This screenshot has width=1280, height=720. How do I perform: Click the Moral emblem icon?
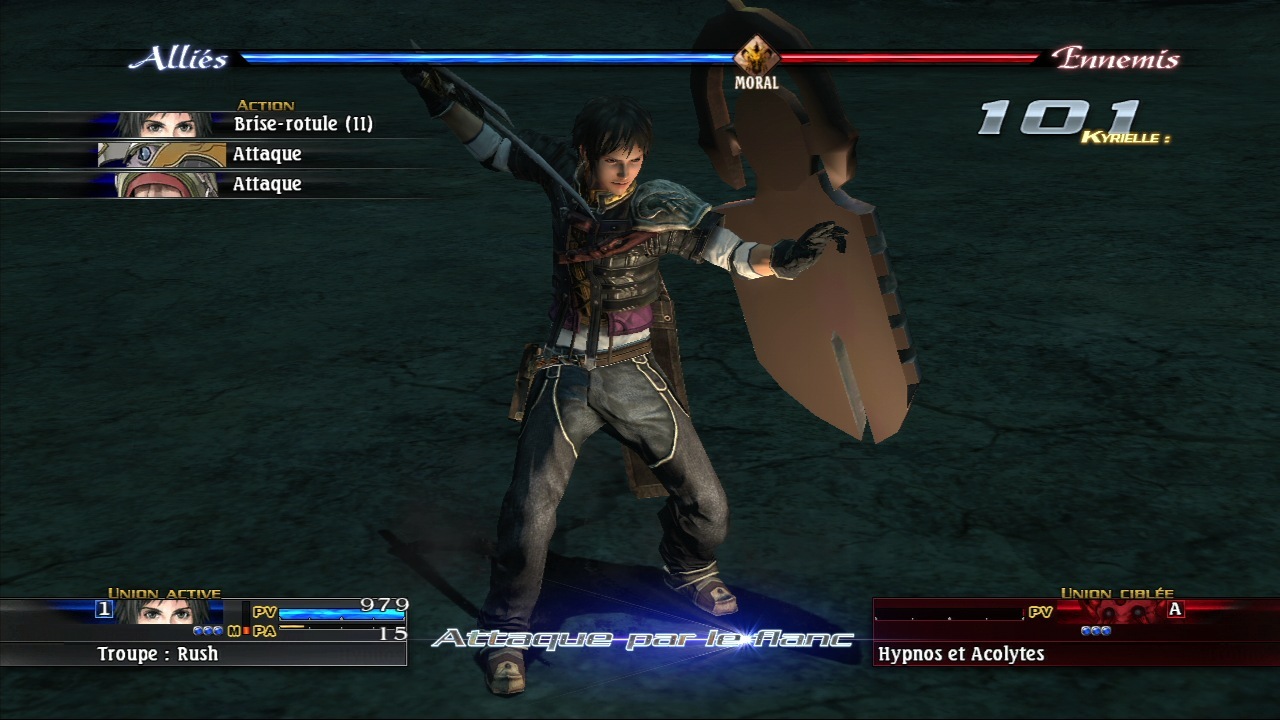(x=756, y=56)
